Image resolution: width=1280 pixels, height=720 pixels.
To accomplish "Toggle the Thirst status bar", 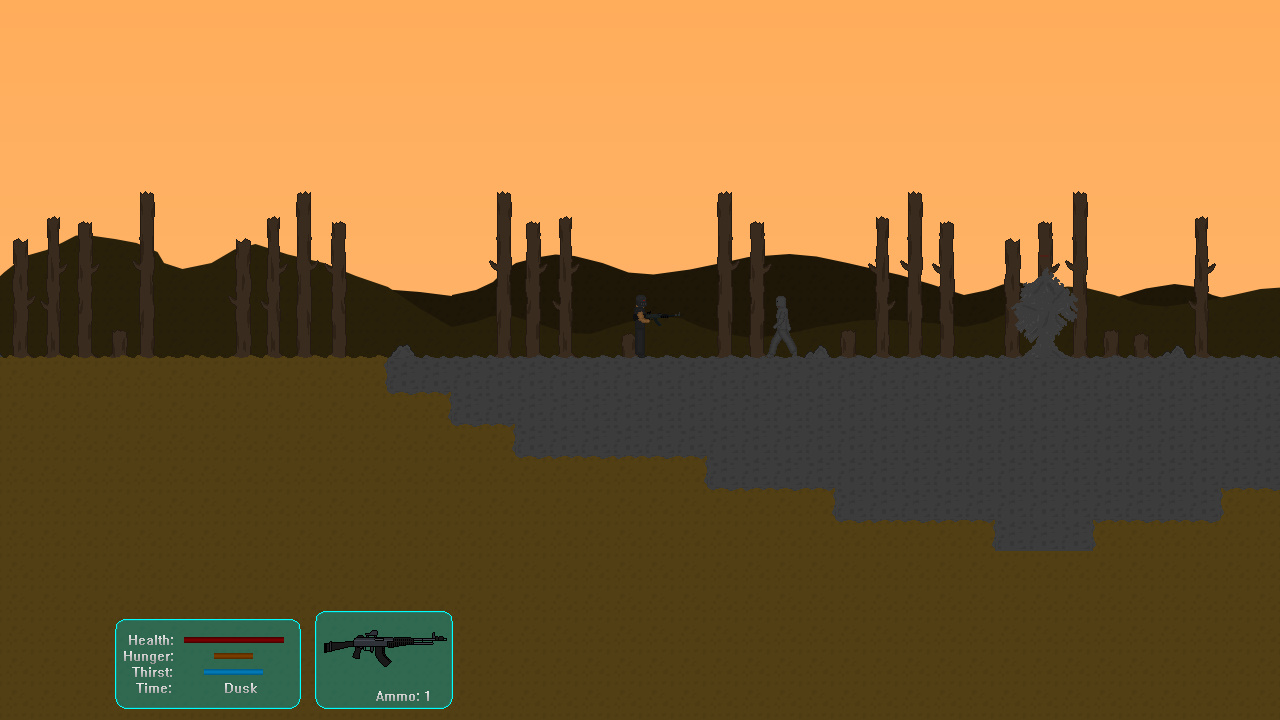I will point(234,672).
